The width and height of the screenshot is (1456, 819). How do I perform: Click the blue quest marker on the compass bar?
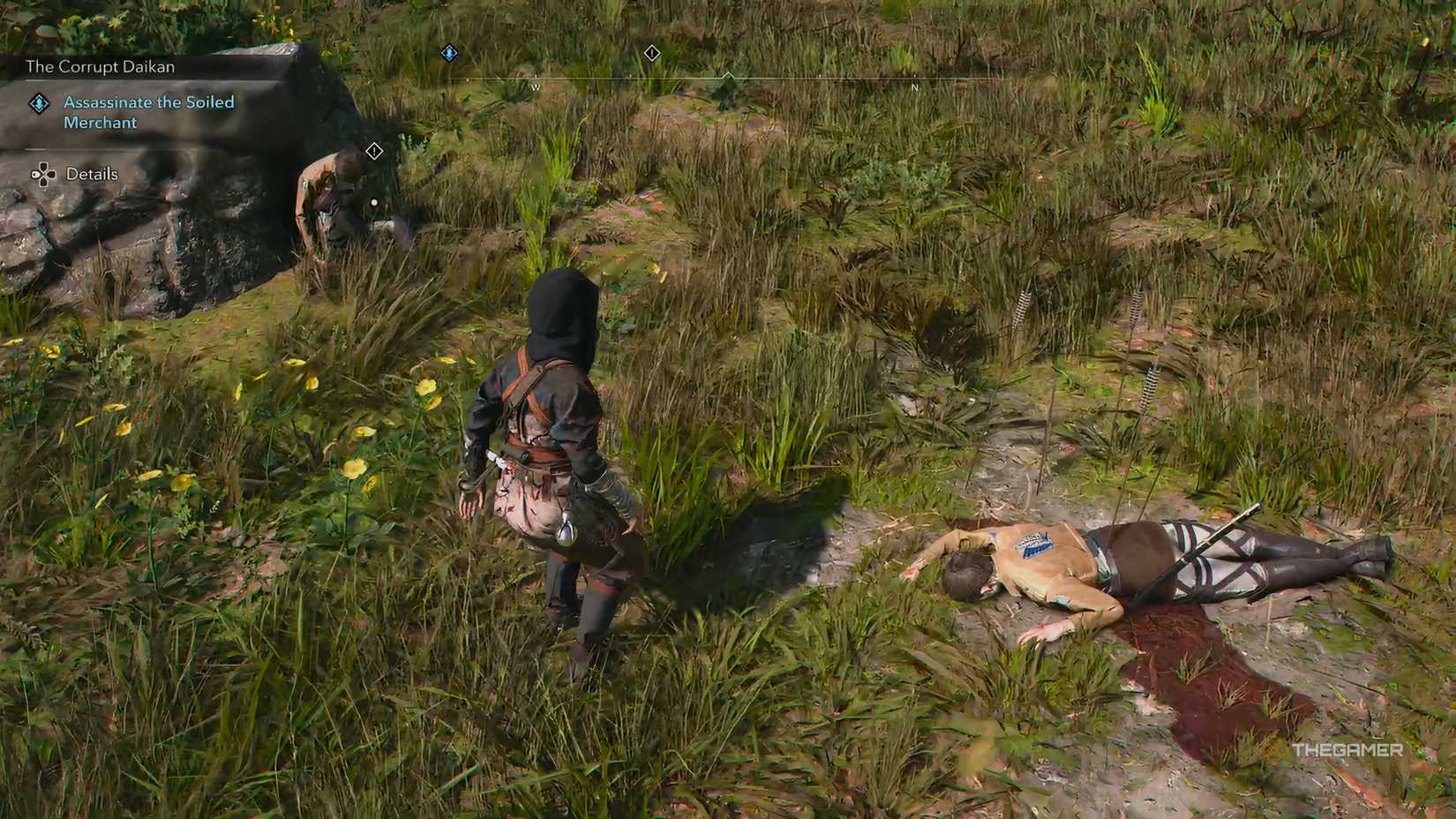tap(449, 53)
